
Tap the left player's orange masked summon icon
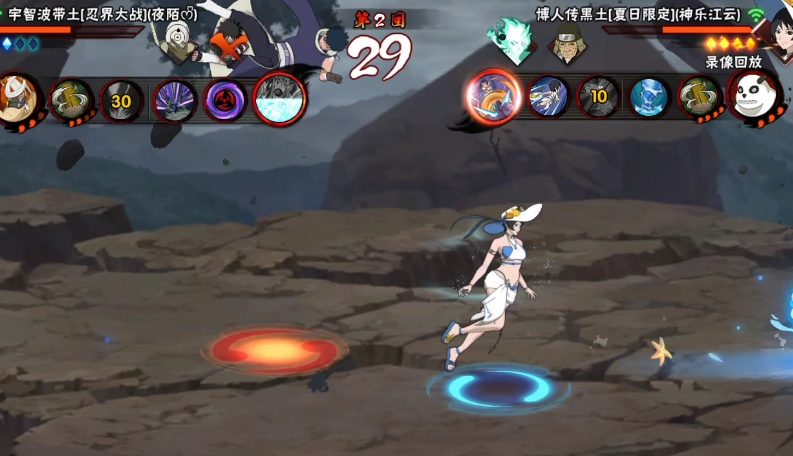[15, 98]
